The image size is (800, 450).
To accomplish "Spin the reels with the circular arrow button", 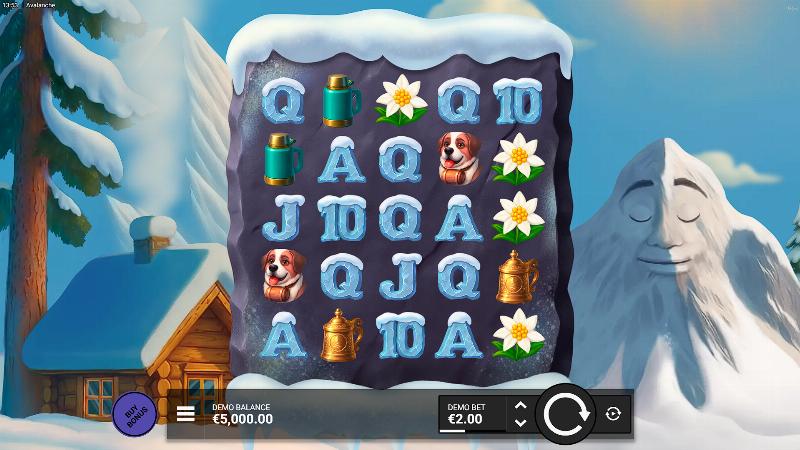I will (x=565, y=413).
